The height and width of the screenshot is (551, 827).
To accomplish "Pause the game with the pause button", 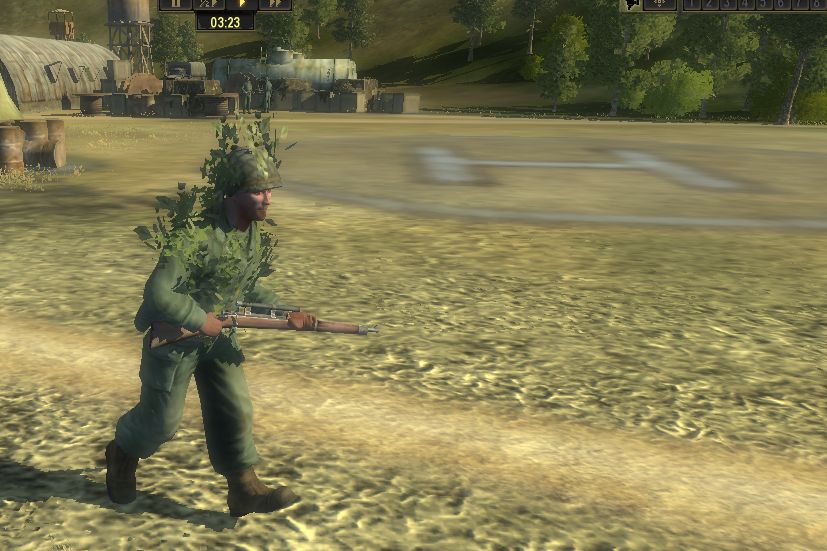I will pos(176,4).
